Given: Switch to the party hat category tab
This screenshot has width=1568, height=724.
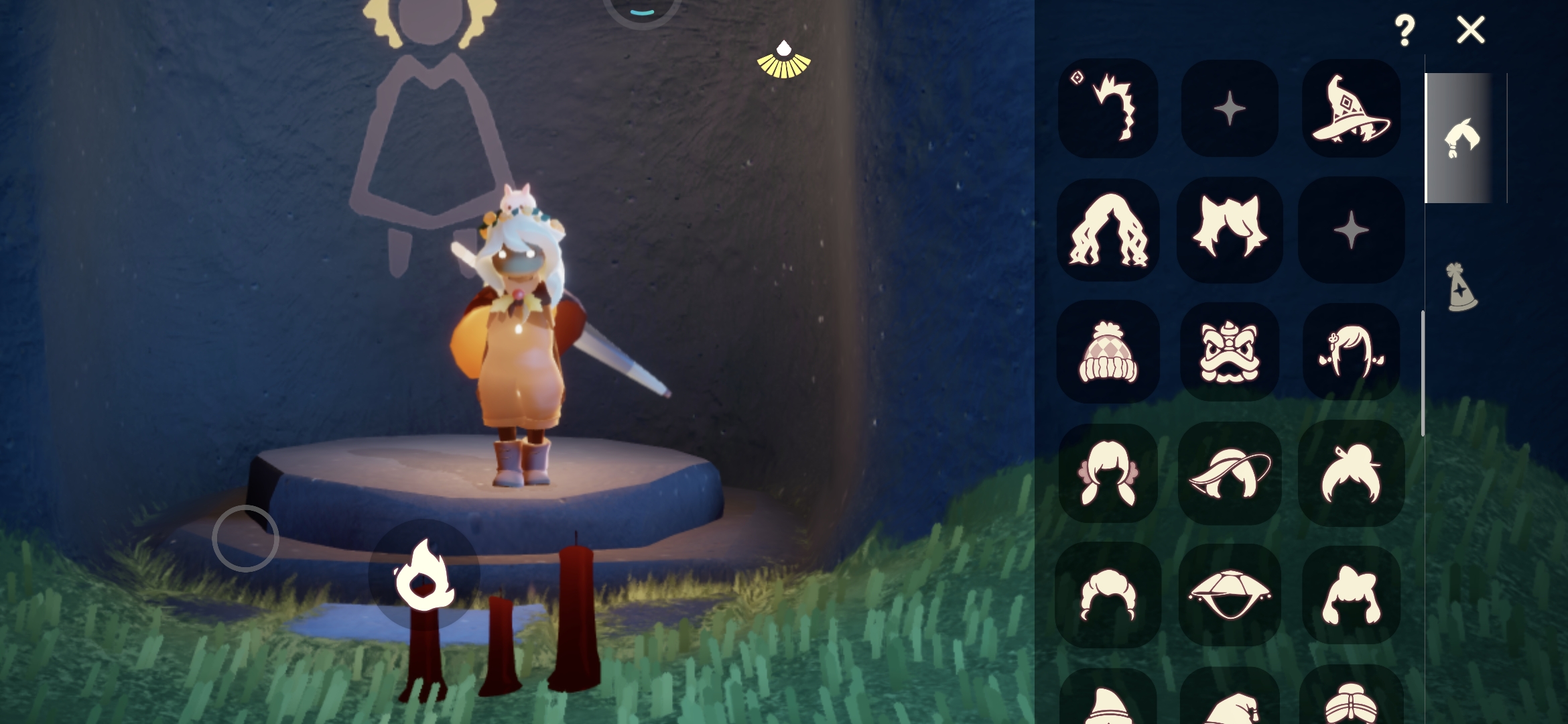Looking at the screenshot, I should point(1461,288).
